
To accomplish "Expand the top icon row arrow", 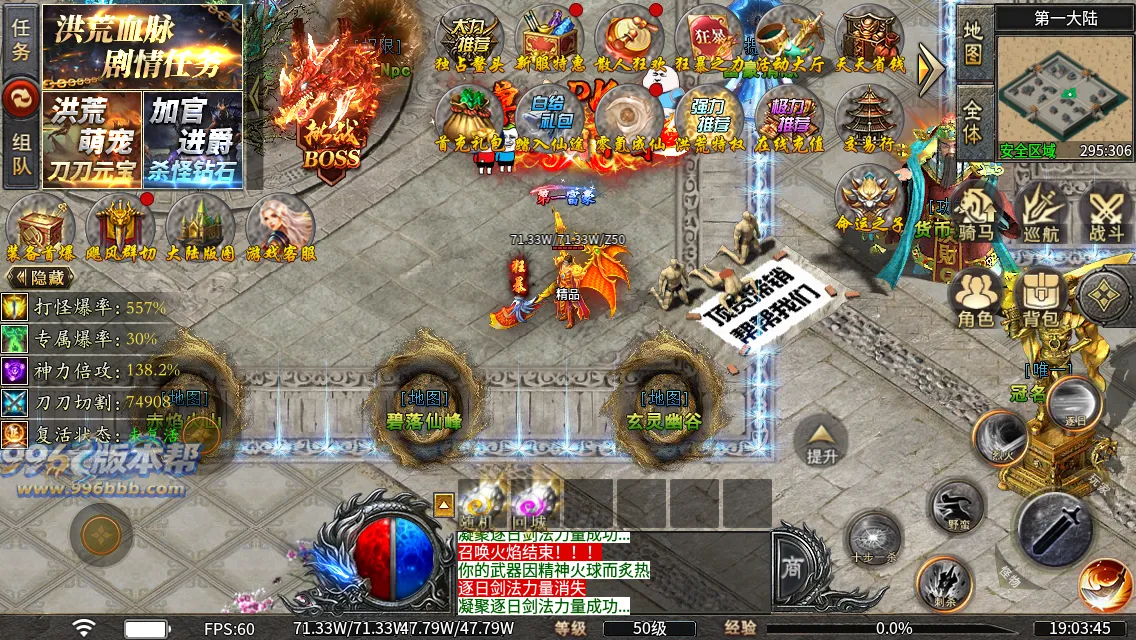I will tap(931, 67).
